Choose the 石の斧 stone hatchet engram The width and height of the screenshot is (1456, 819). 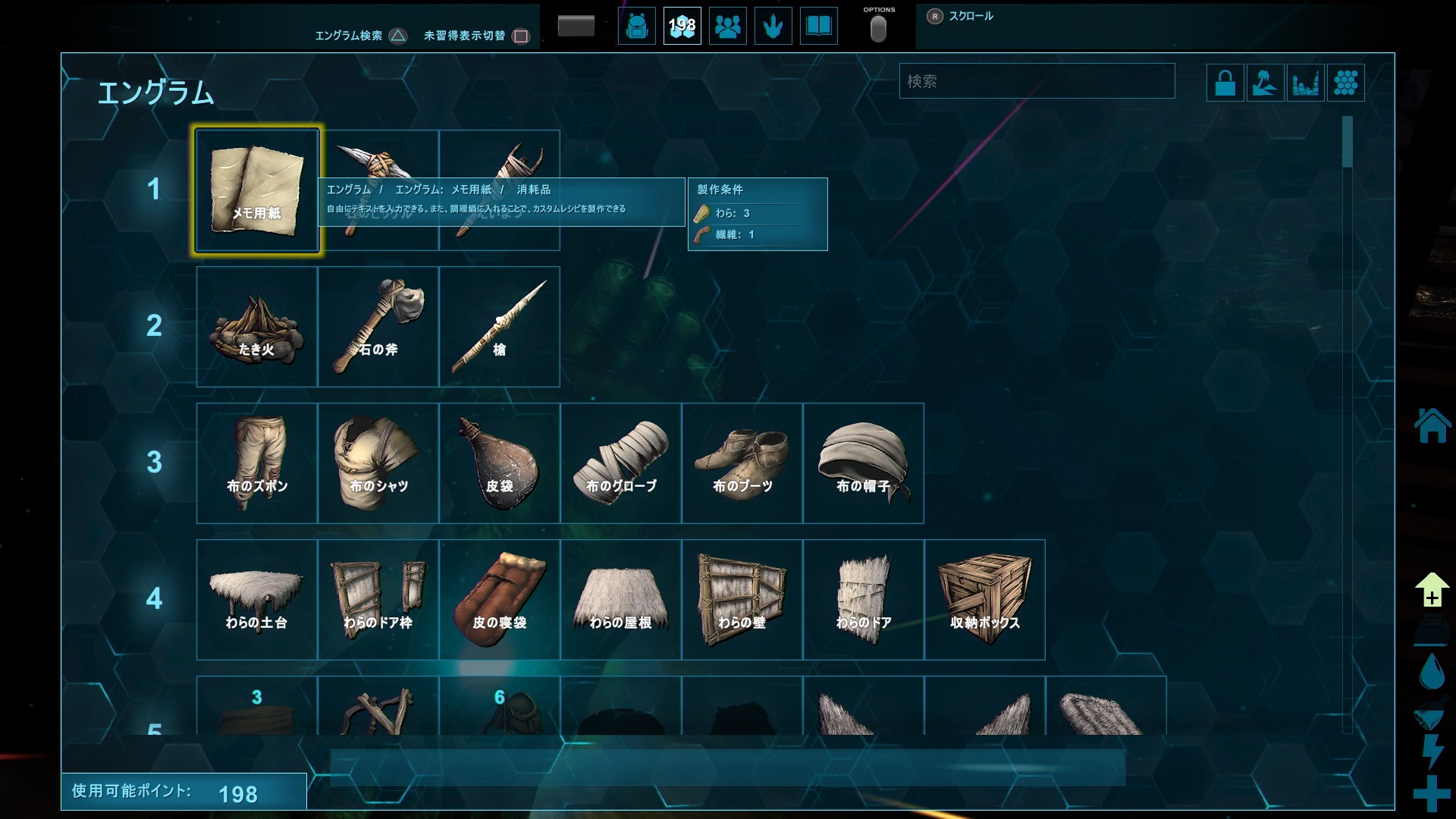tap(378, 326)
